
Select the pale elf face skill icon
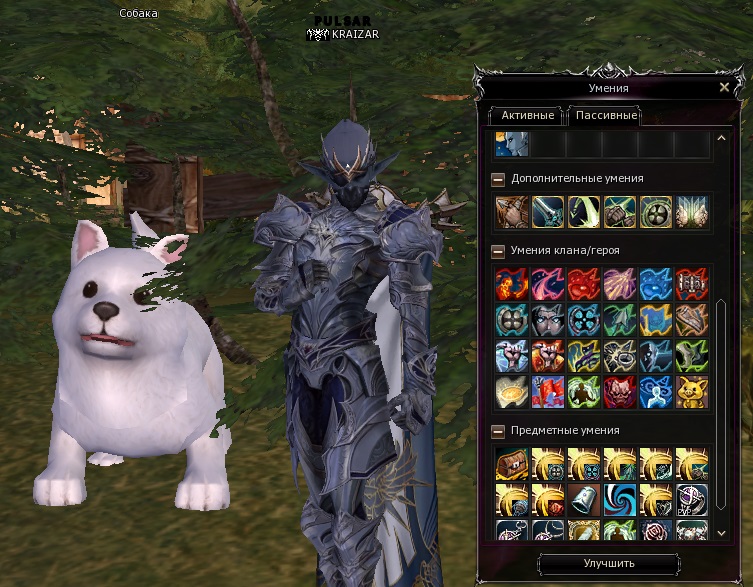coord(511,143)
